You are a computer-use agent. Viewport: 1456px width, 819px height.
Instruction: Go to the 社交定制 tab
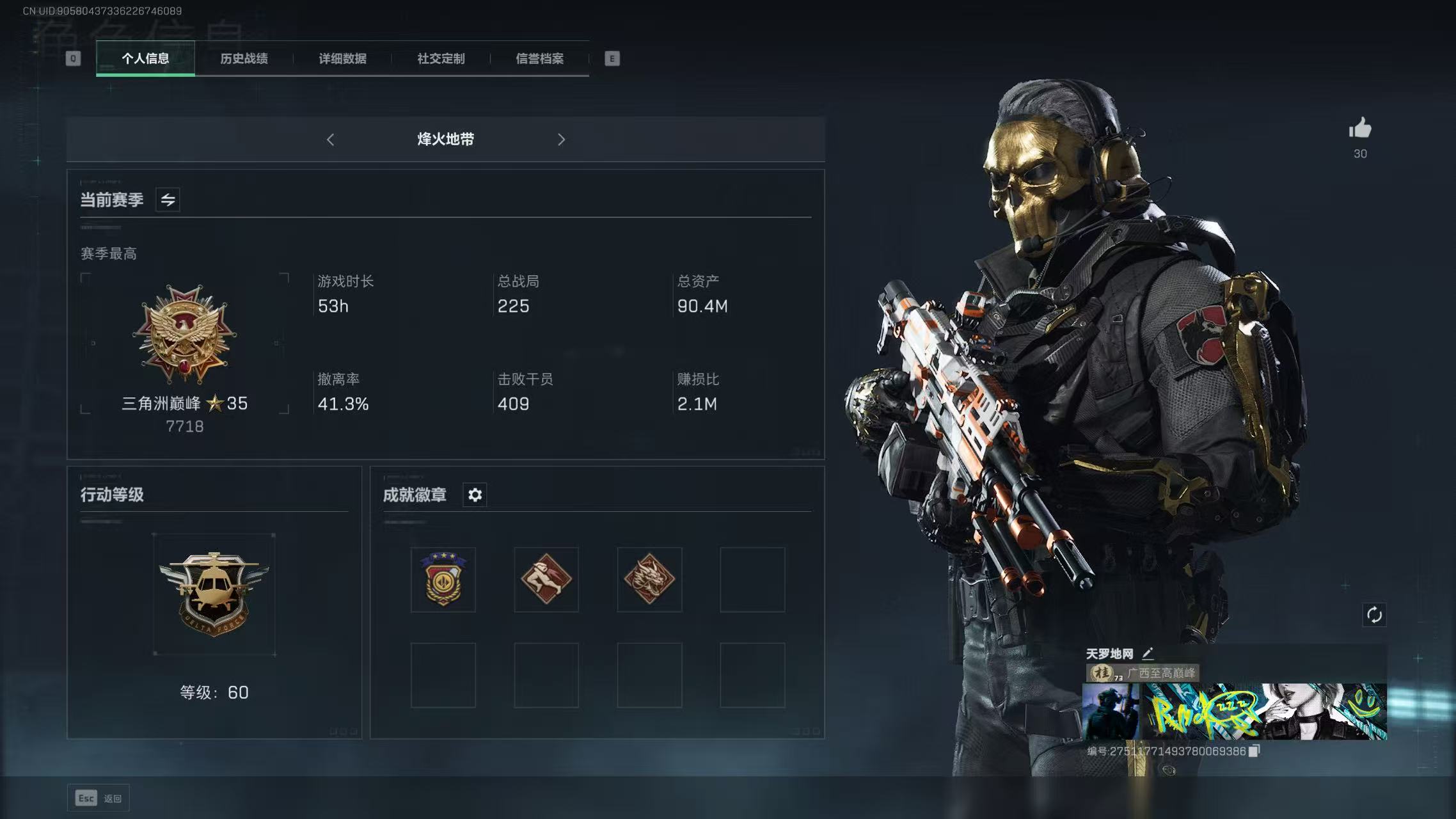pos(441,59)
